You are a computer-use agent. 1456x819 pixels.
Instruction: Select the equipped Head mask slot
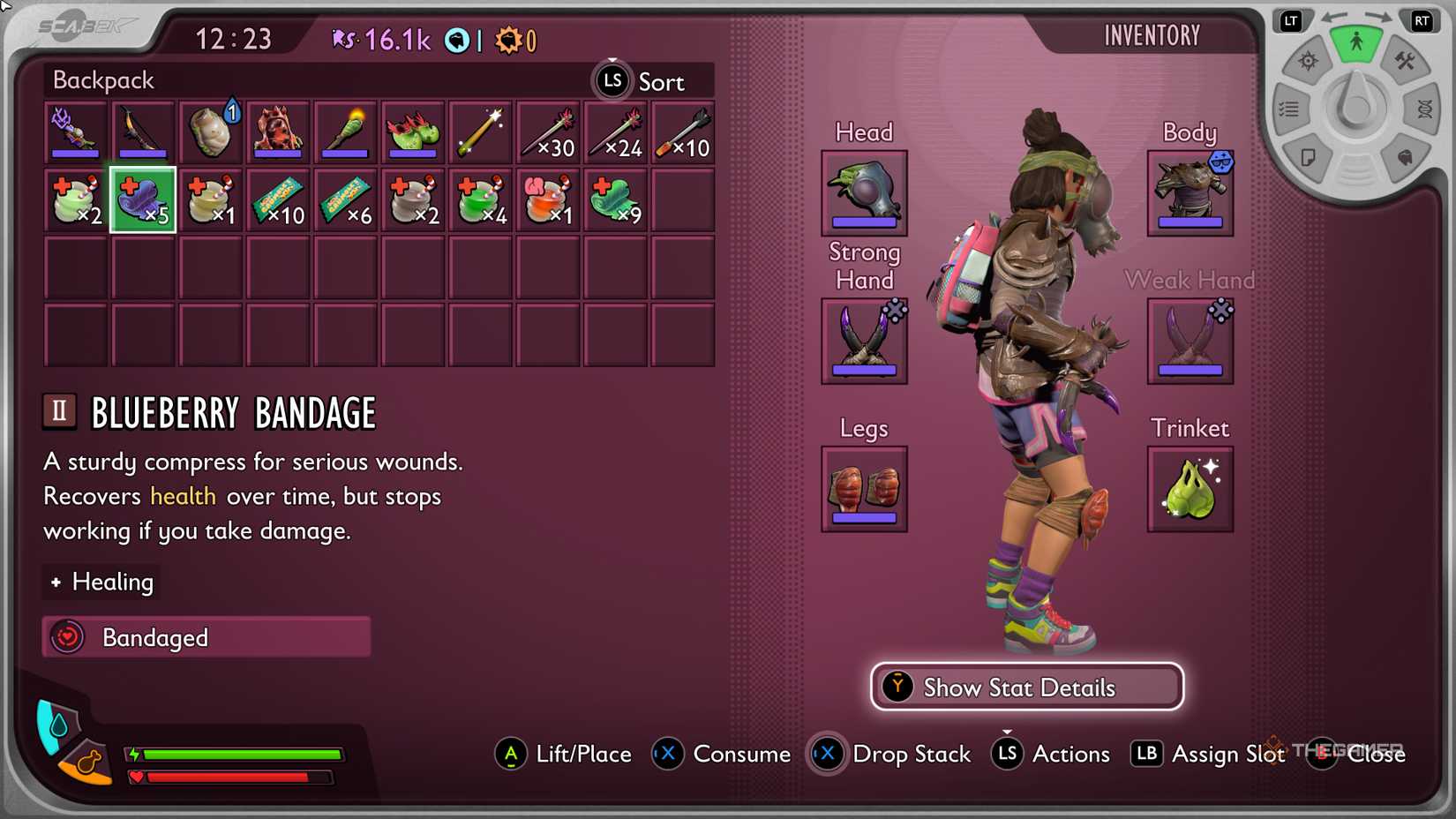pos(863,193)
